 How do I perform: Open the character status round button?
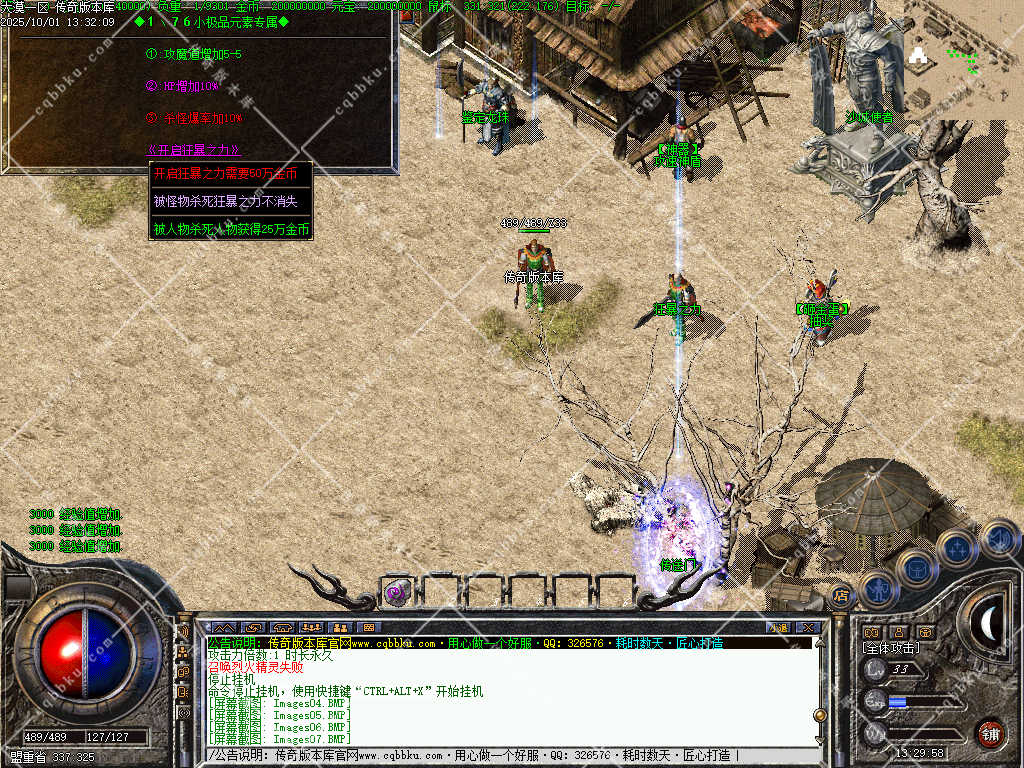876,588
